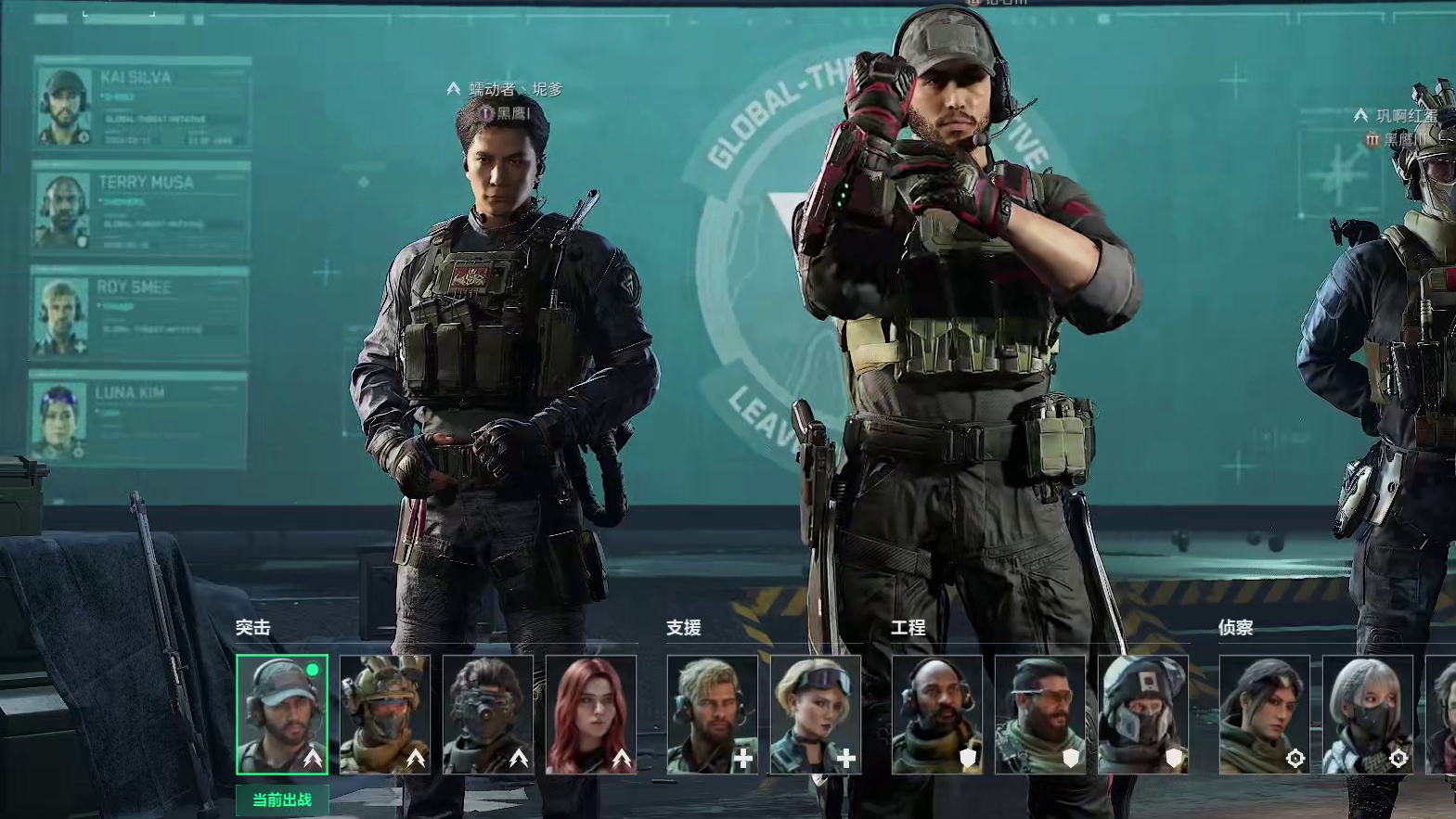Select the red-haired woman operator
This screenshot has width=1456, height=819.
pyautogui.click(x=591, y=714)
